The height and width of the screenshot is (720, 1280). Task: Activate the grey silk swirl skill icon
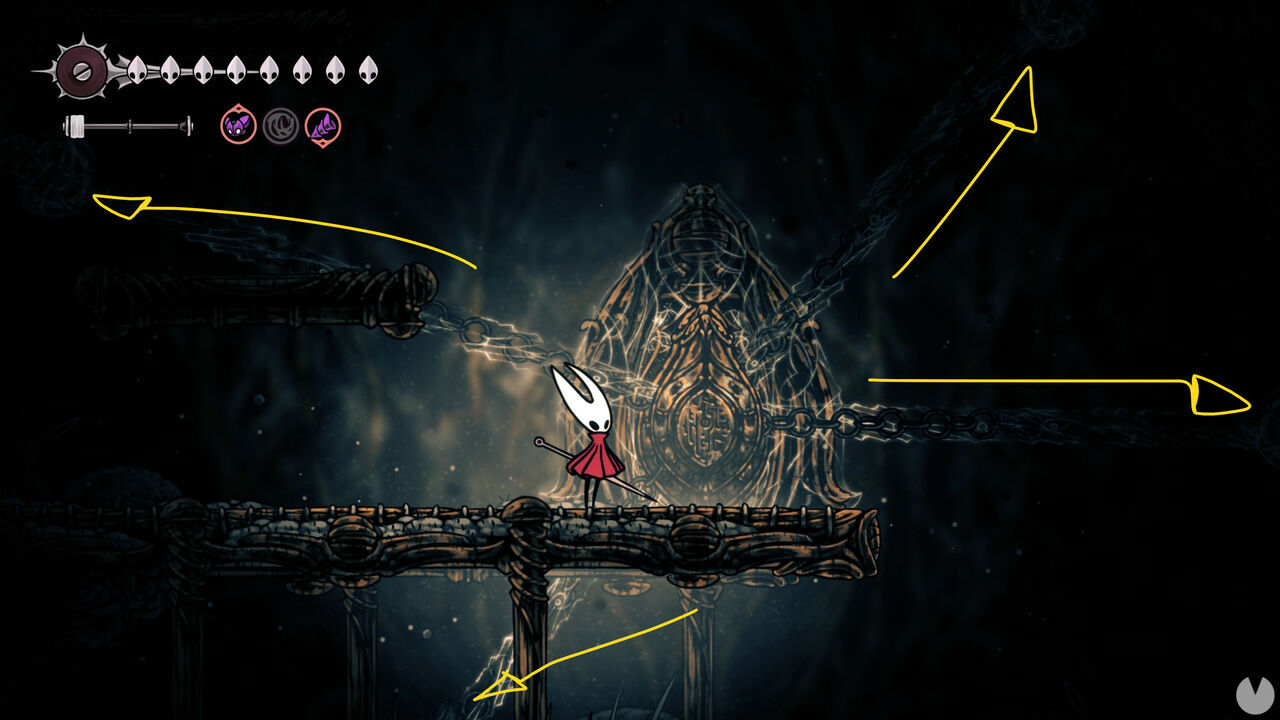[281, 126]
